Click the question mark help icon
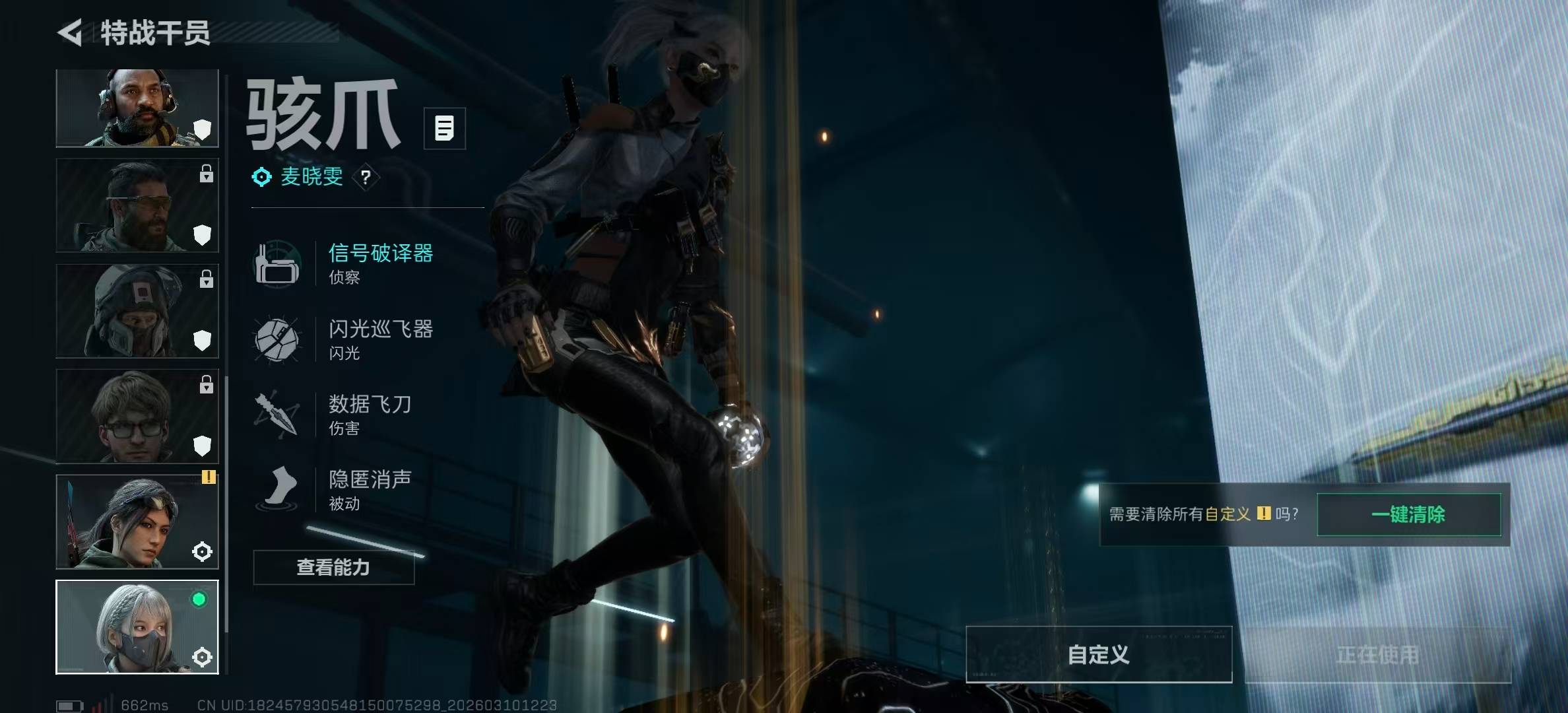 [366, 178]
